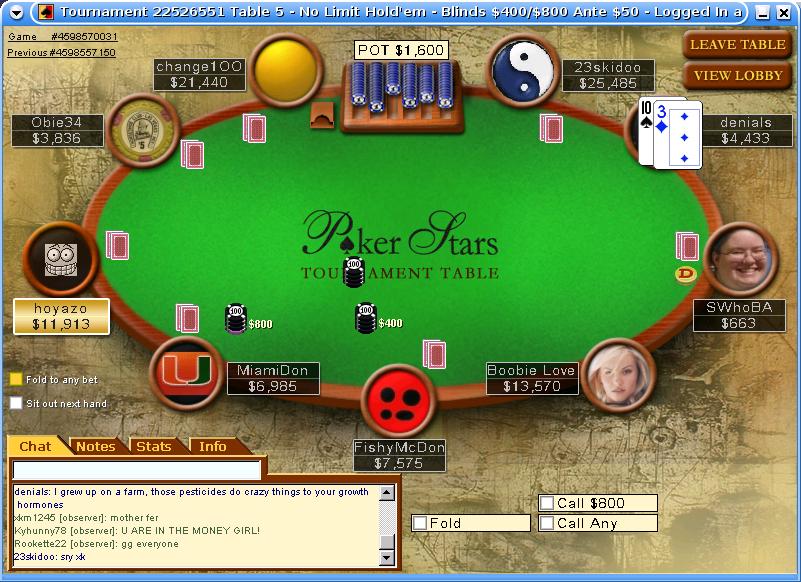
Task: Check the Call $800 option
Action: click(x=547, y=503)
